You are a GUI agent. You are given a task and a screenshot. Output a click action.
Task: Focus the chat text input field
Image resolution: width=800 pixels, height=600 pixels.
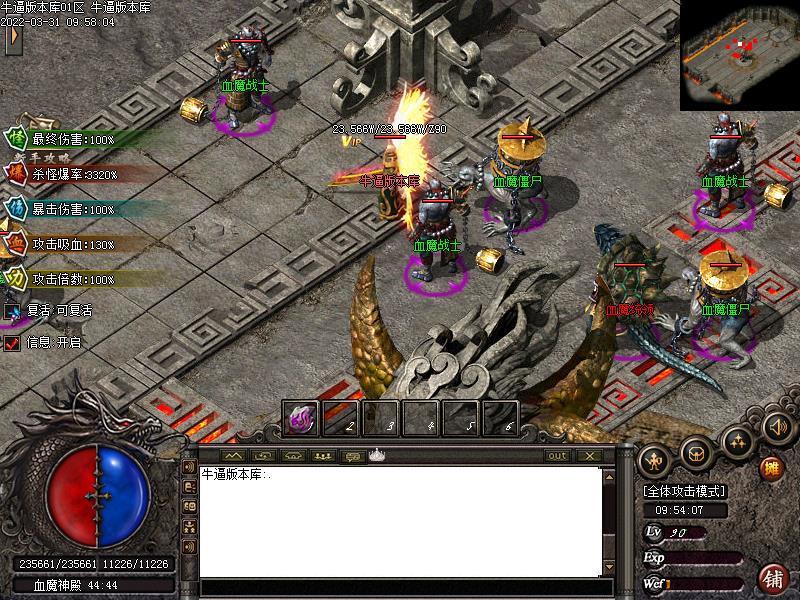[x=400, y=587]
